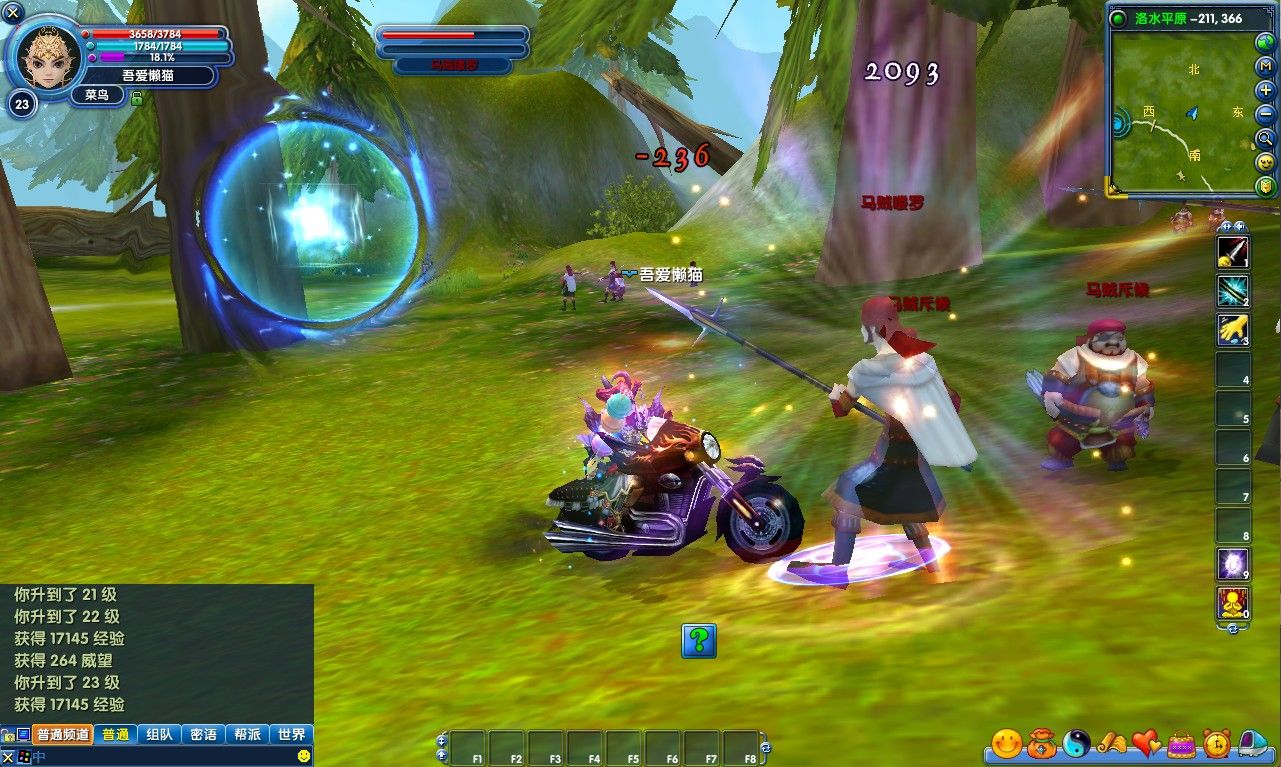Select the 密语 whisper chat tab
Screen dimensions: 1281x767
point(203,734)
